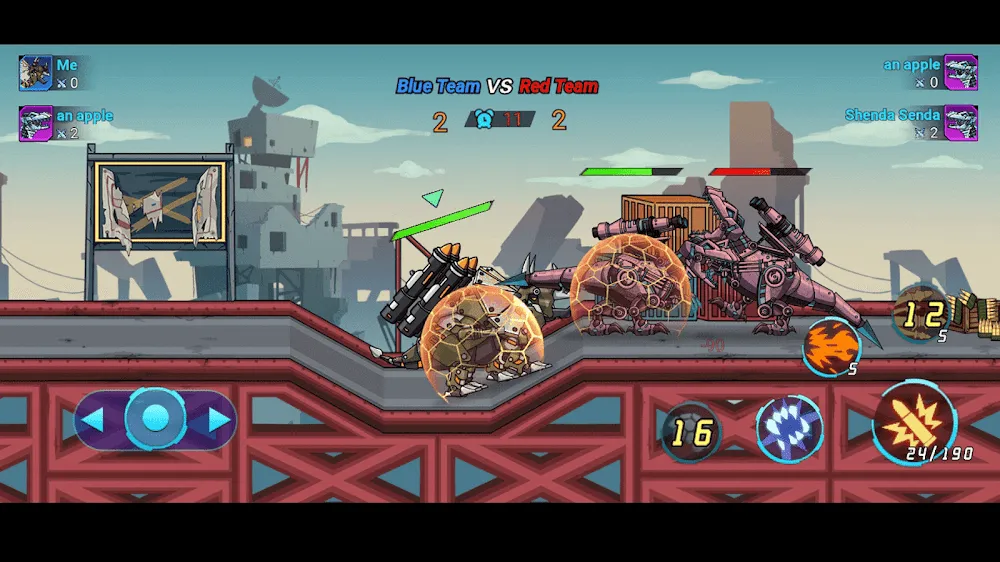Trigger the skill on 12-second cooldown
This screenshot has width=1000, height=562.
(921, 314)
